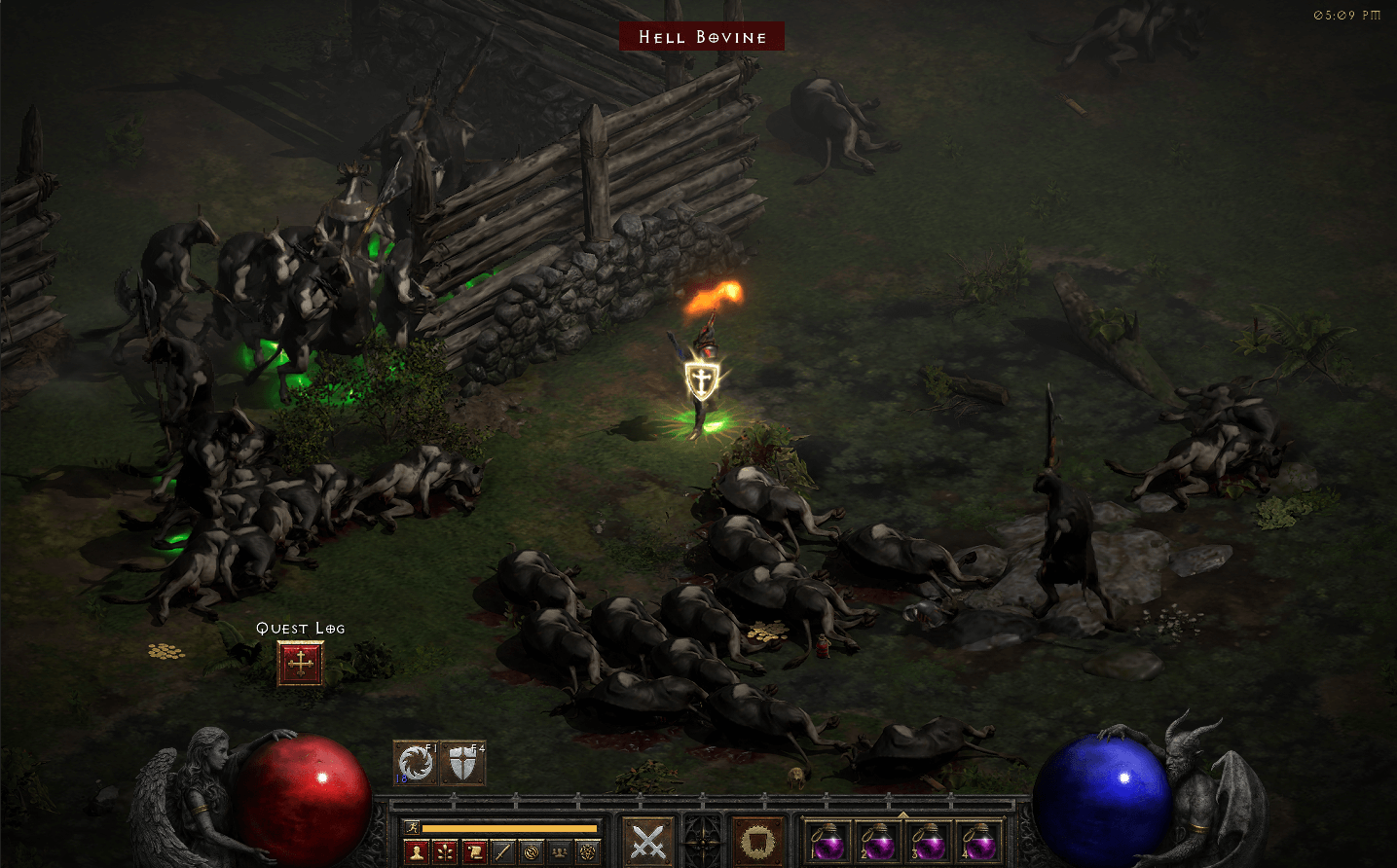
Task: Open the character stats panel
Action: point(417,851)
